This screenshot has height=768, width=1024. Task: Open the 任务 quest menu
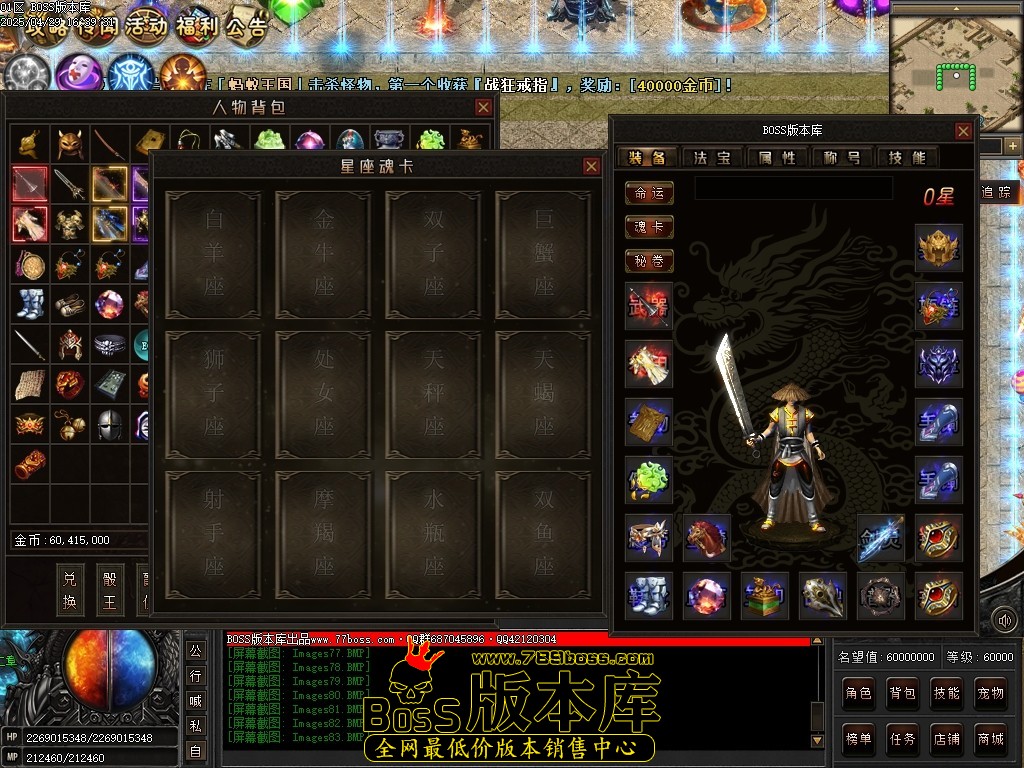(x=902, y=739)
